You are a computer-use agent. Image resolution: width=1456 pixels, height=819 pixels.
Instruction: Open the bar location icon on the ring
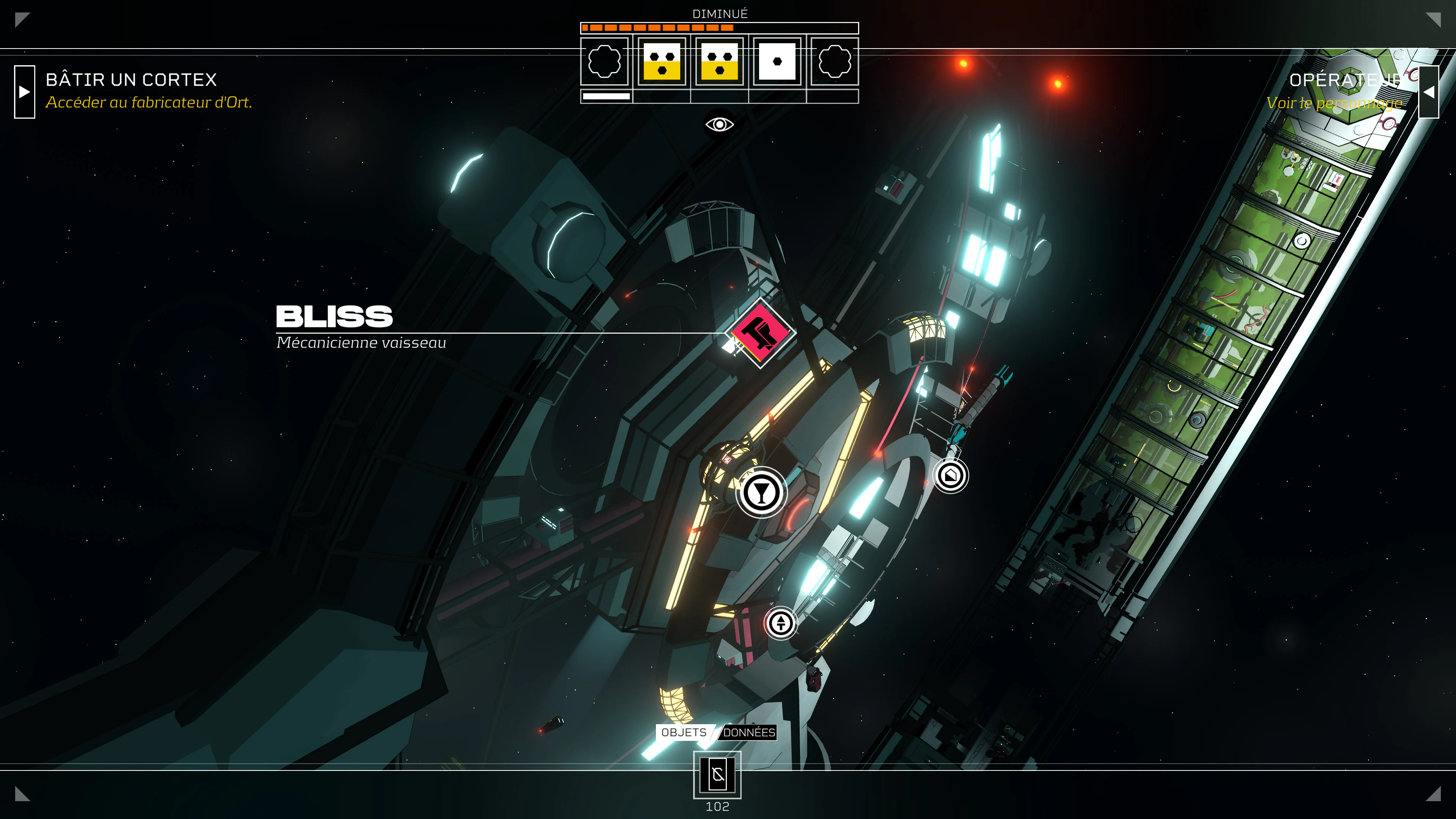click(761, 492)
